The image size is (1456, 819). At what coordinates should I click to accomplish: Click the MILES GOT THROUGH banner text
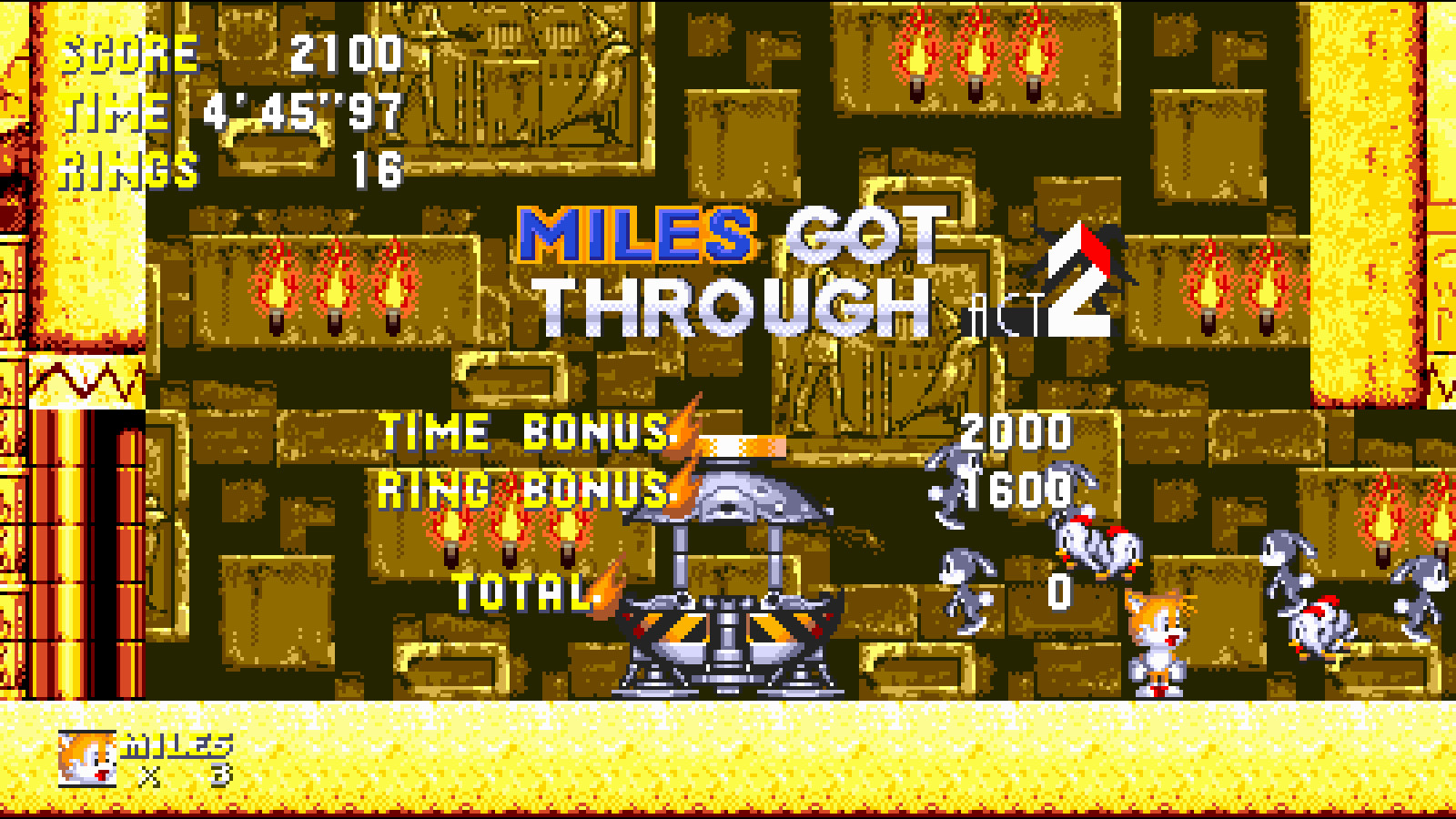(719, 264)
